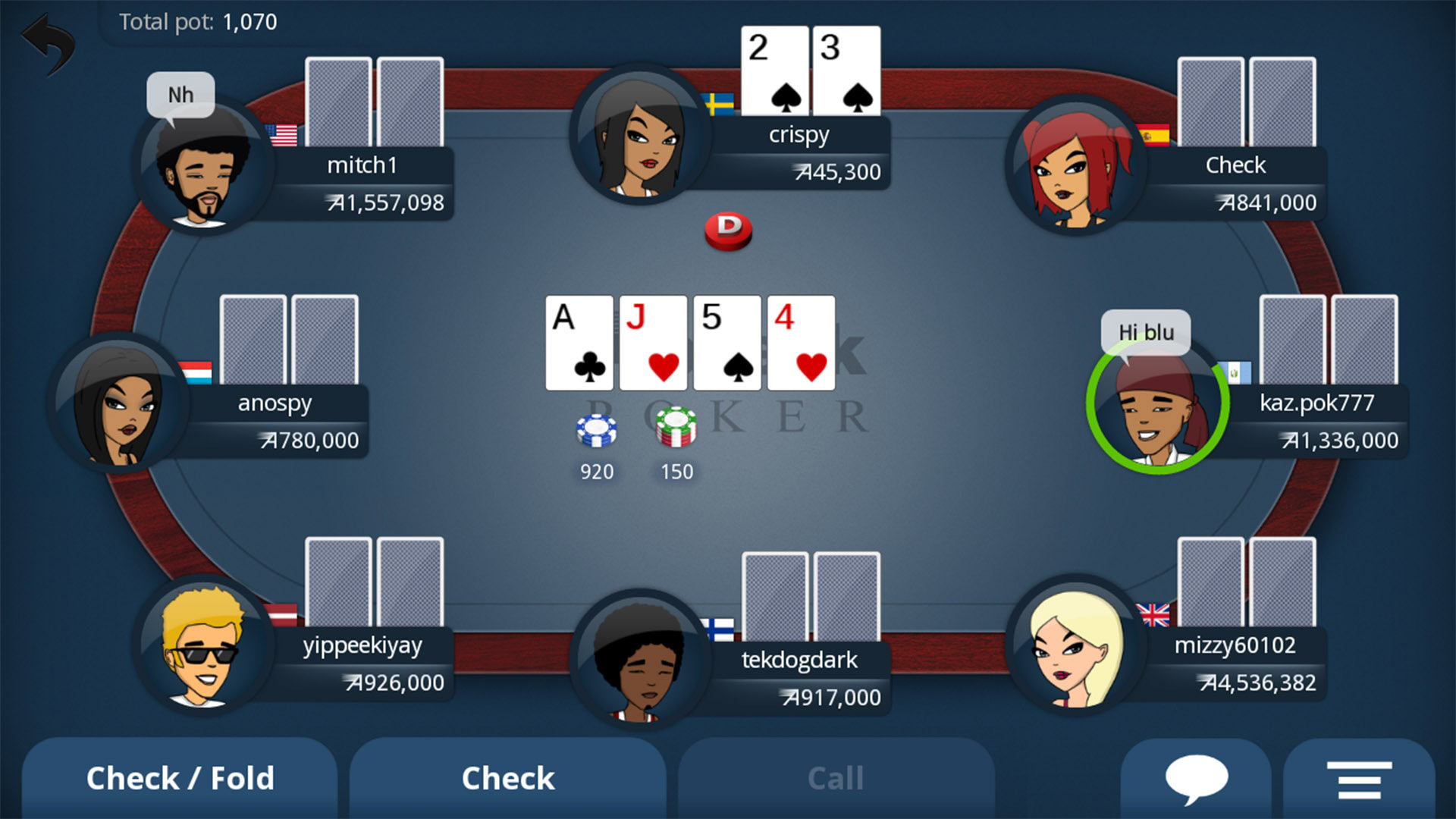Toggle kaz.pok777's active turn timer ring
Viewport: 1456px width, 819px height.
[x=1158, y=406]
